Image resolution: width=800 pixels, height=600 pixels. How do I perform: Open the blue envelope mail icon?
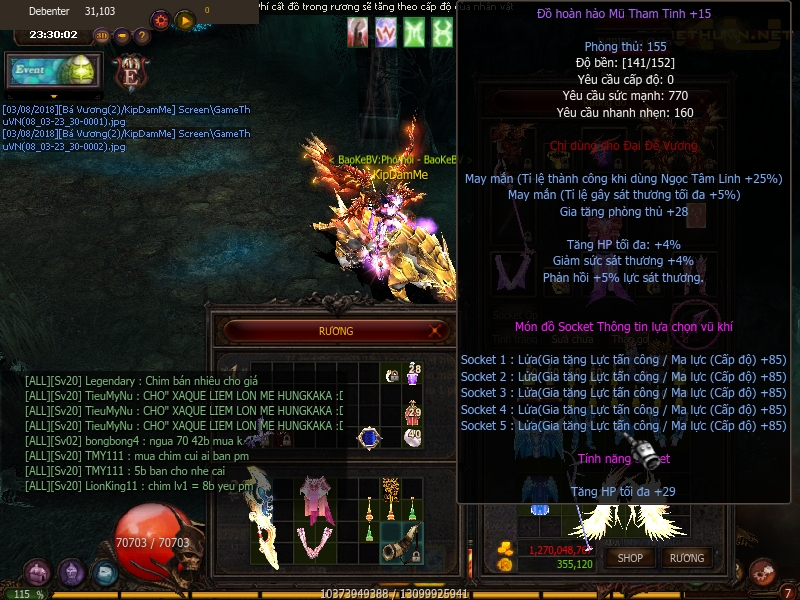click(x=104, y=573)
